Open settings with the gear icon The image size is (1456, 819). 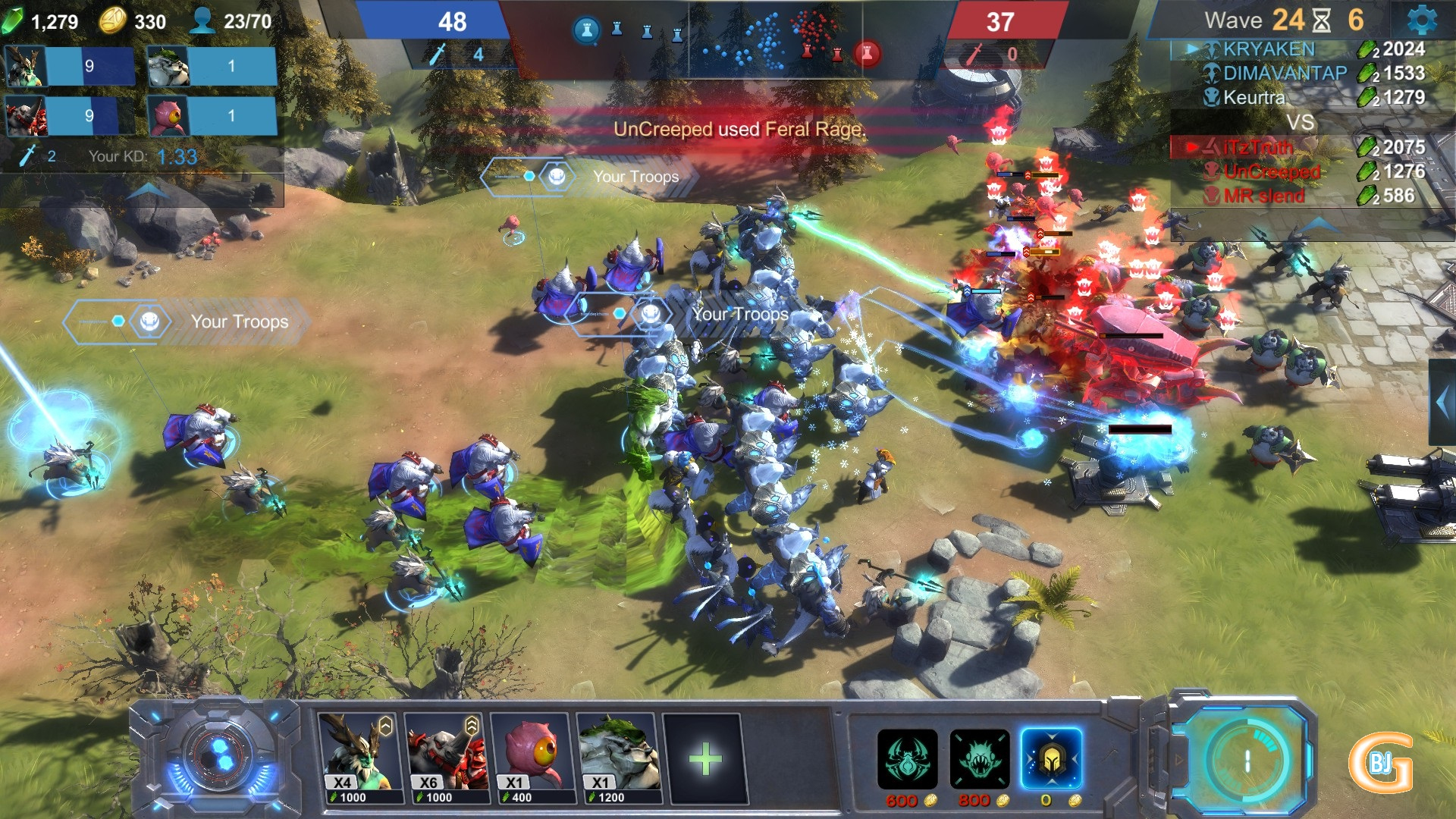(x=1421, y=20)
